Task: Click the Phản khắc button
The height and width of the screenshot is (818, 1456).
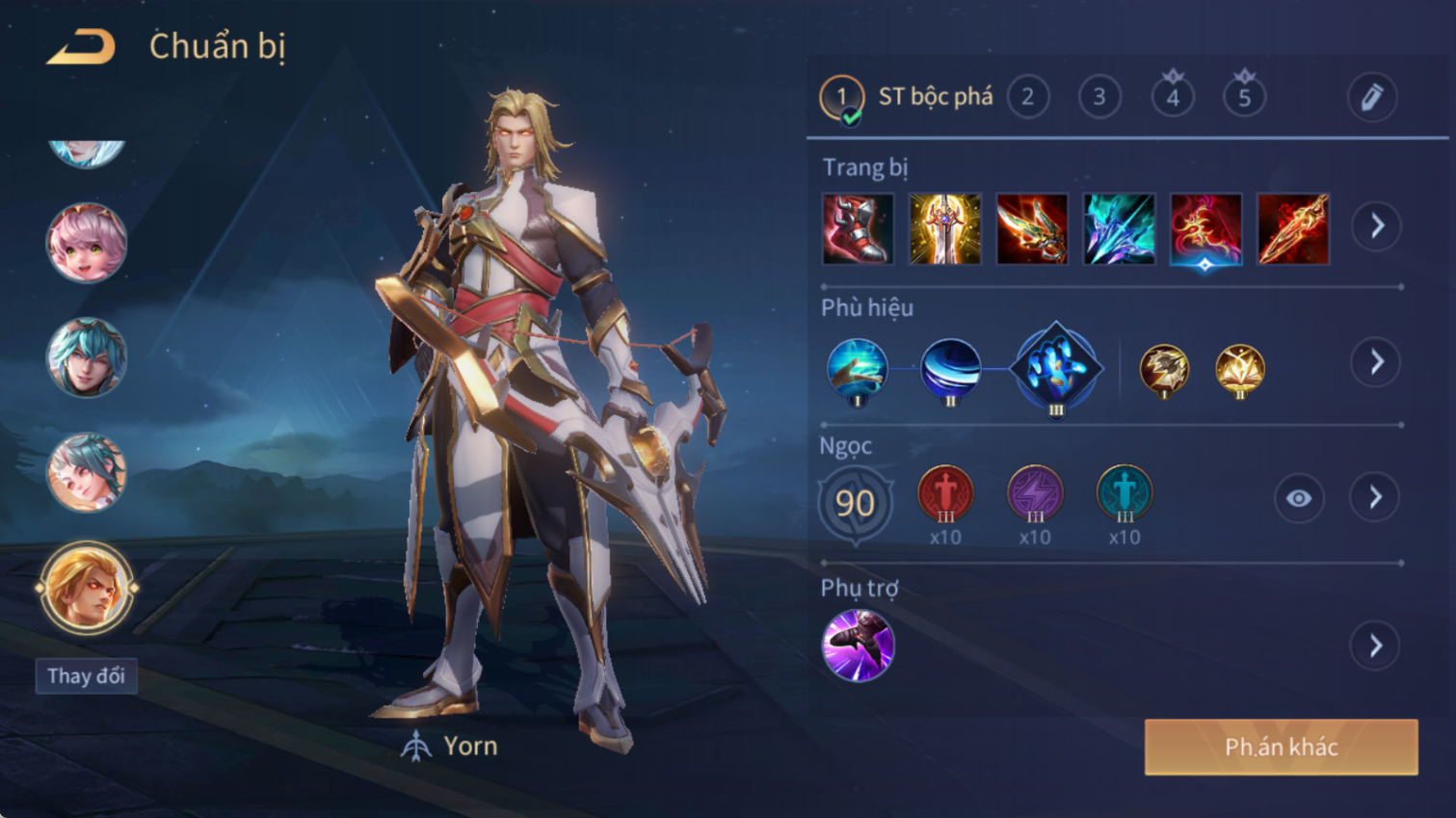Action: point(1281,747)
